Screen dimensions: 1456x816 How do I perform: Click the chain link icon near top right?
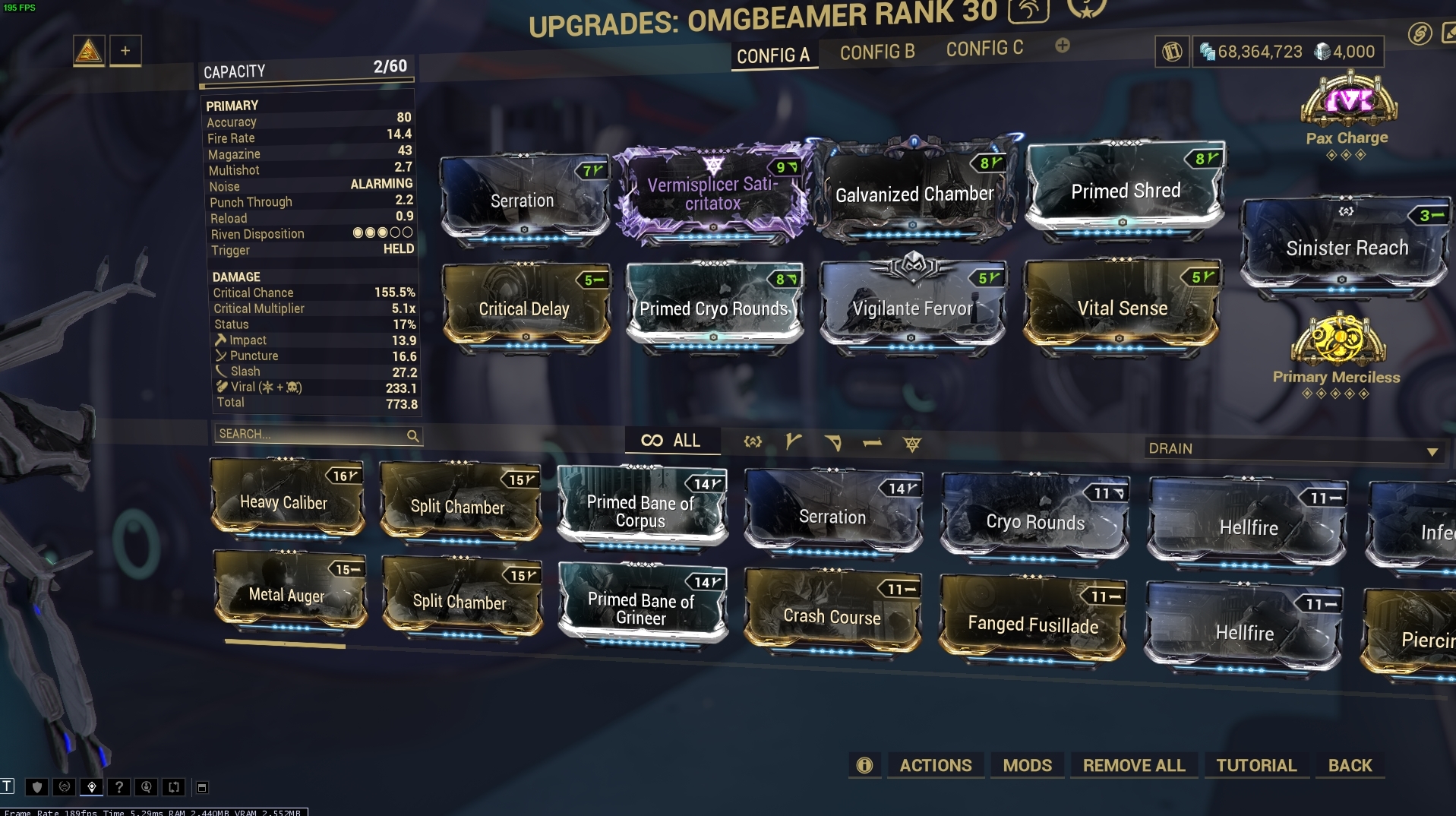click(1420, 33)
